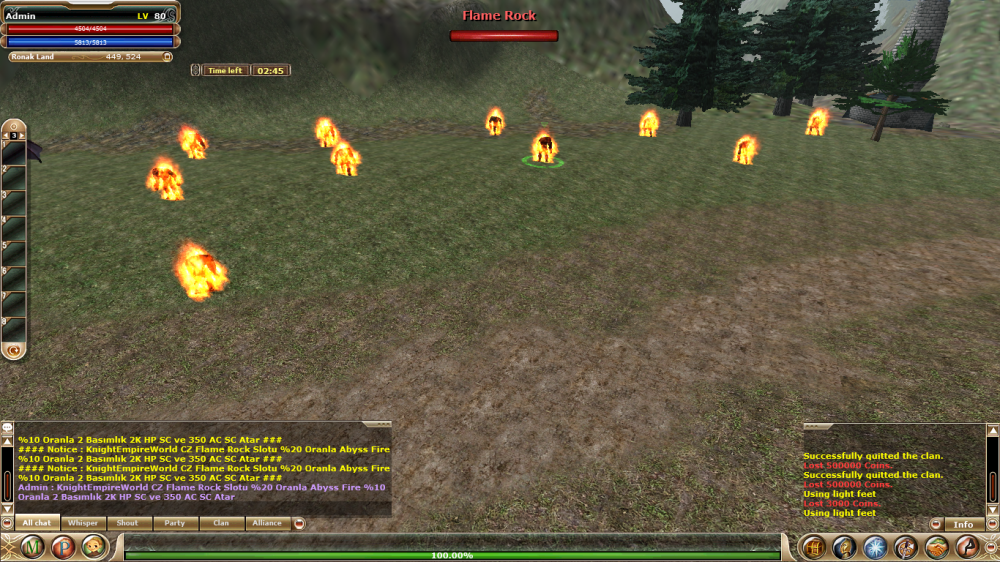Click the round button below the skill bar
This screenshot has height=562, width=1000.
tap(14, 350)
